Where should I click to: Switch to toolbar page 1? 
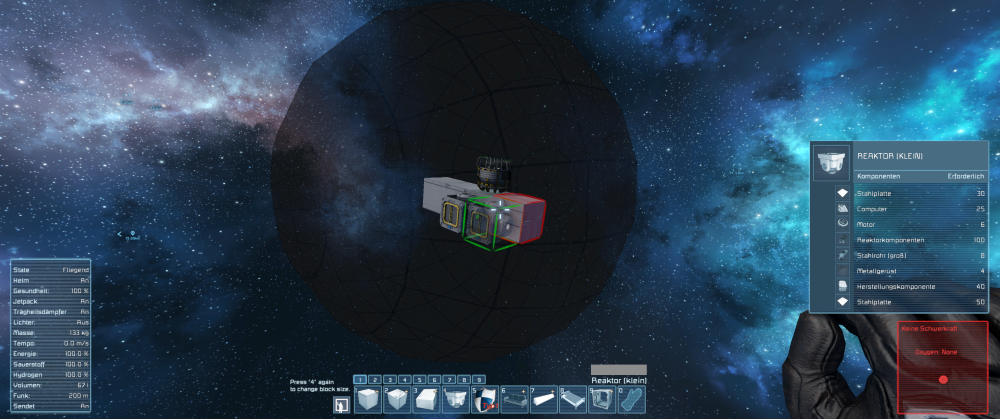pyautogui.click(x=361, y=380)
